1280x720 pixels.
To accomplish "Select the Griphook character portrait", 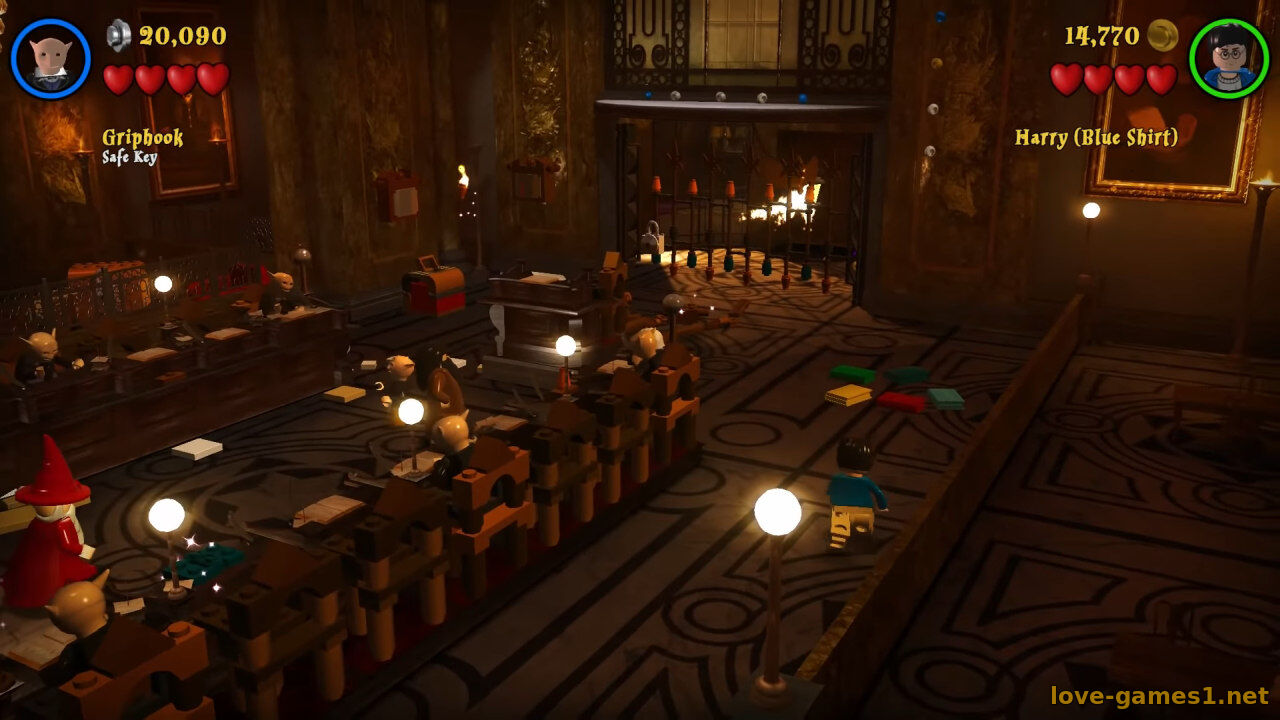I will click(50, 58).
